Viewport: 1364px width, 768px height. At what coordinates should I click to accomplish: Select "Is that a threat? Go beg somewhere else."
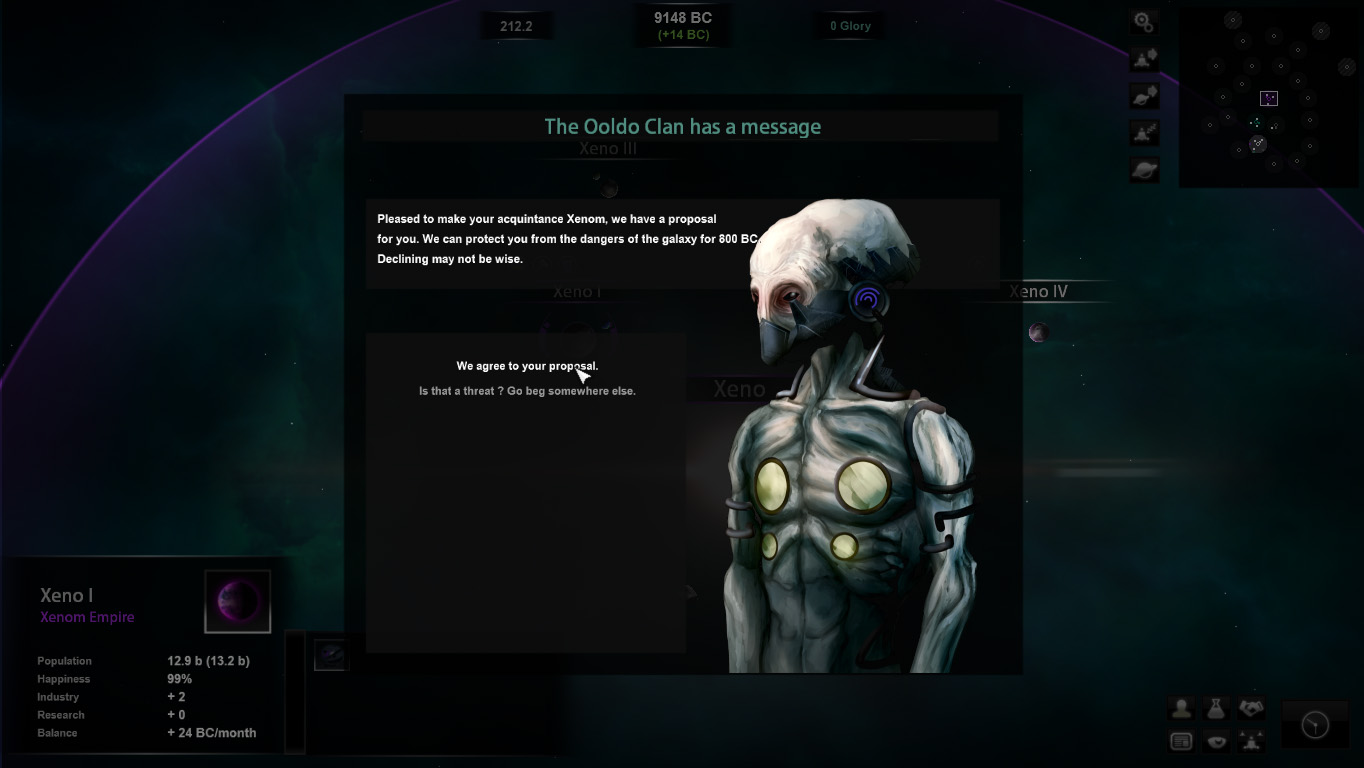coord(527,391)
